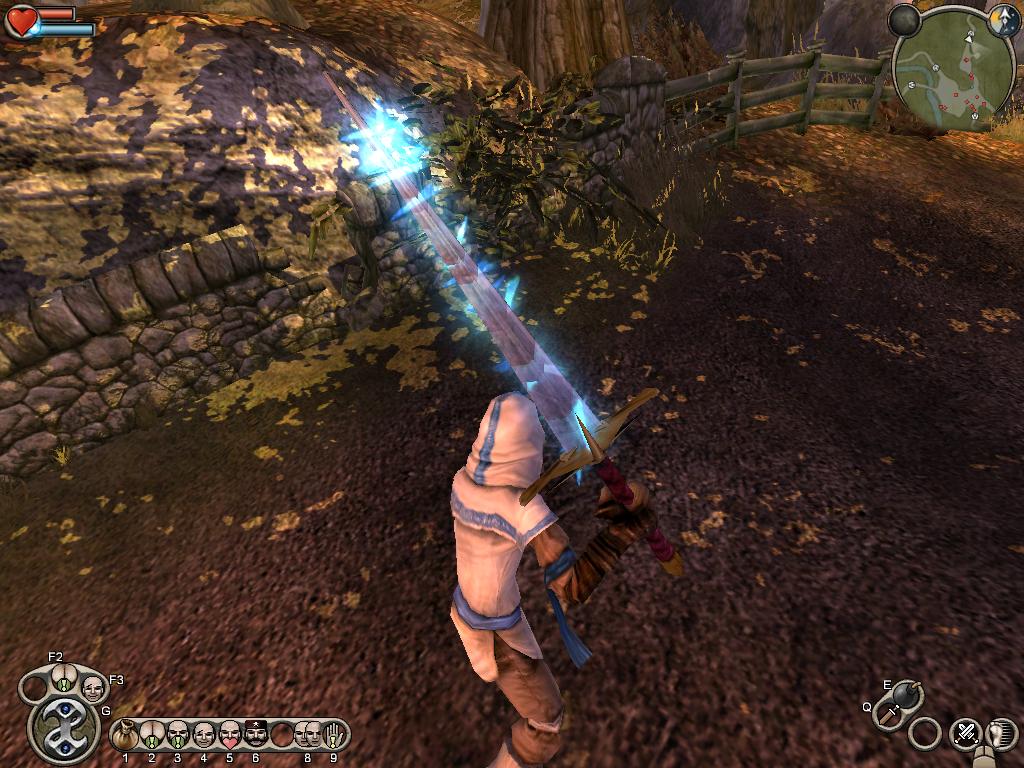Toggle the crossed swords combat icon
1024x768 pixels.
pyautogui.click(x=965, y=733)
